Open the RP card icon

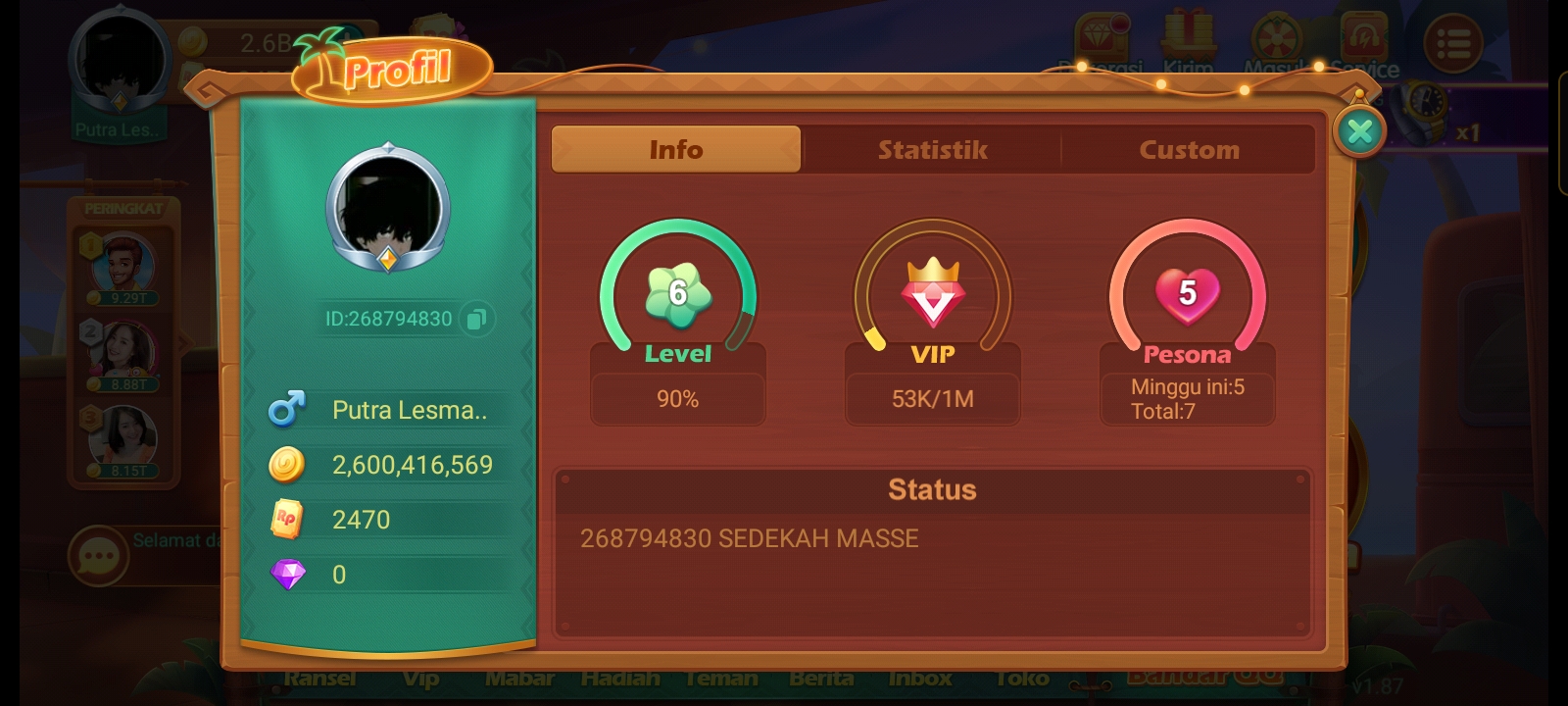click(285, 520)
